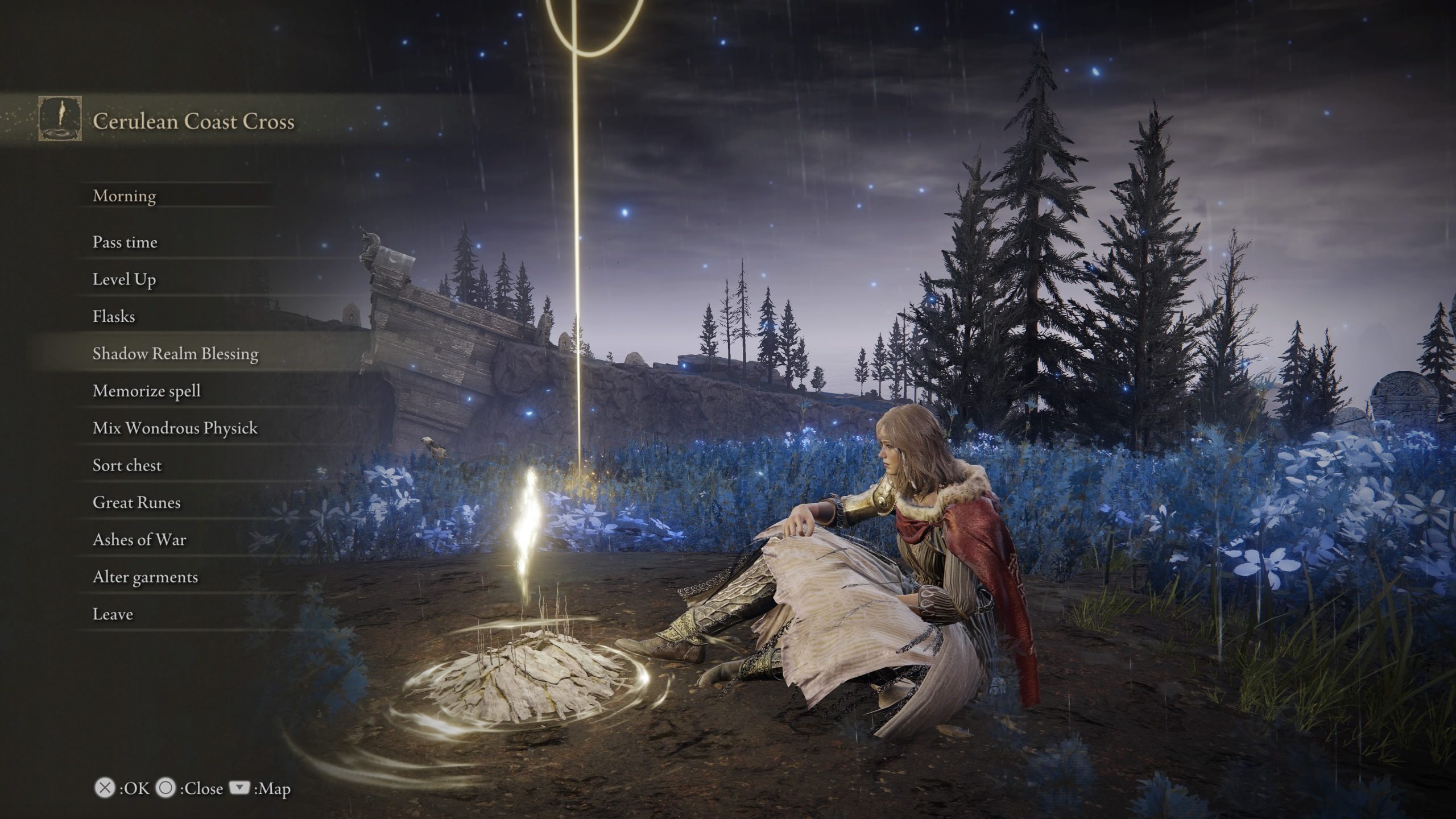The width and height of the screenshot is (1456, 819).
Task: Open Mix Wondrous Physick
Action: 175,428
